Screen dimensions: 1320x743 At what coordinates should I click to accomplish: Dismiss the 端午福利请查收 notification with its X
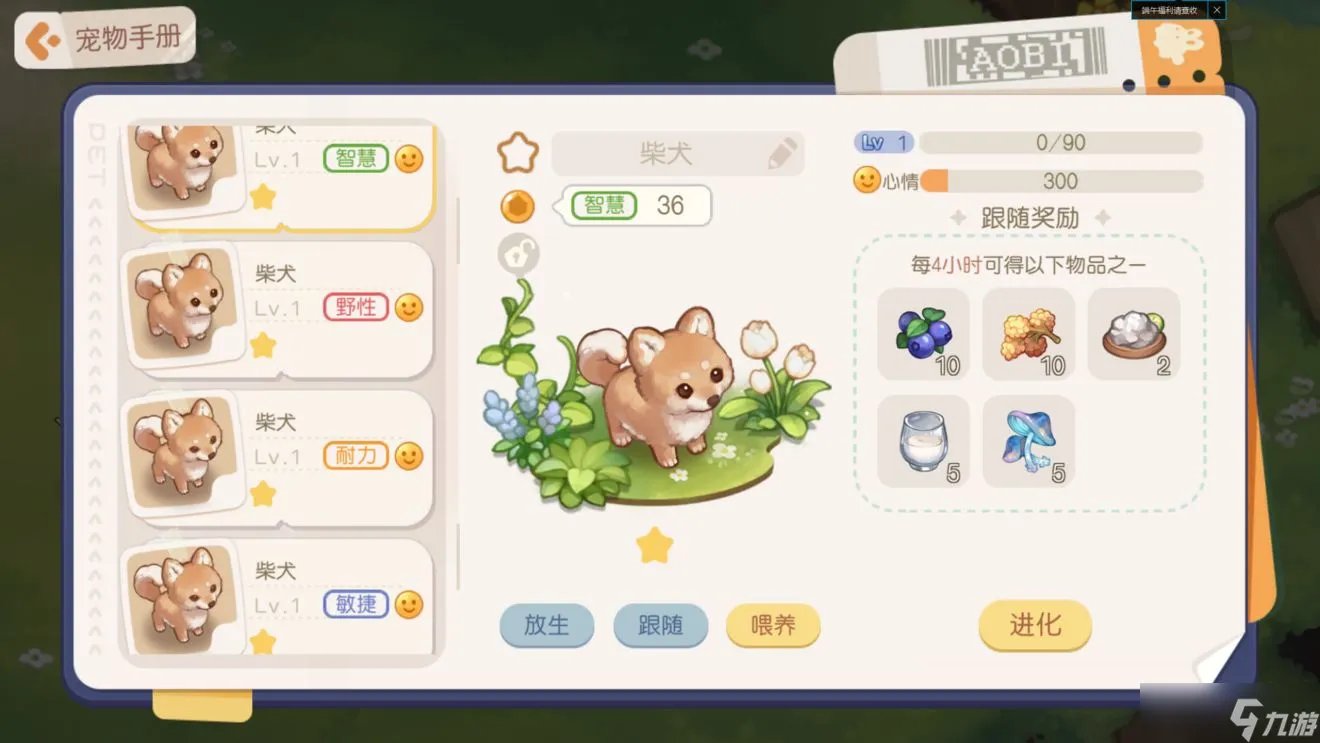1216,10
